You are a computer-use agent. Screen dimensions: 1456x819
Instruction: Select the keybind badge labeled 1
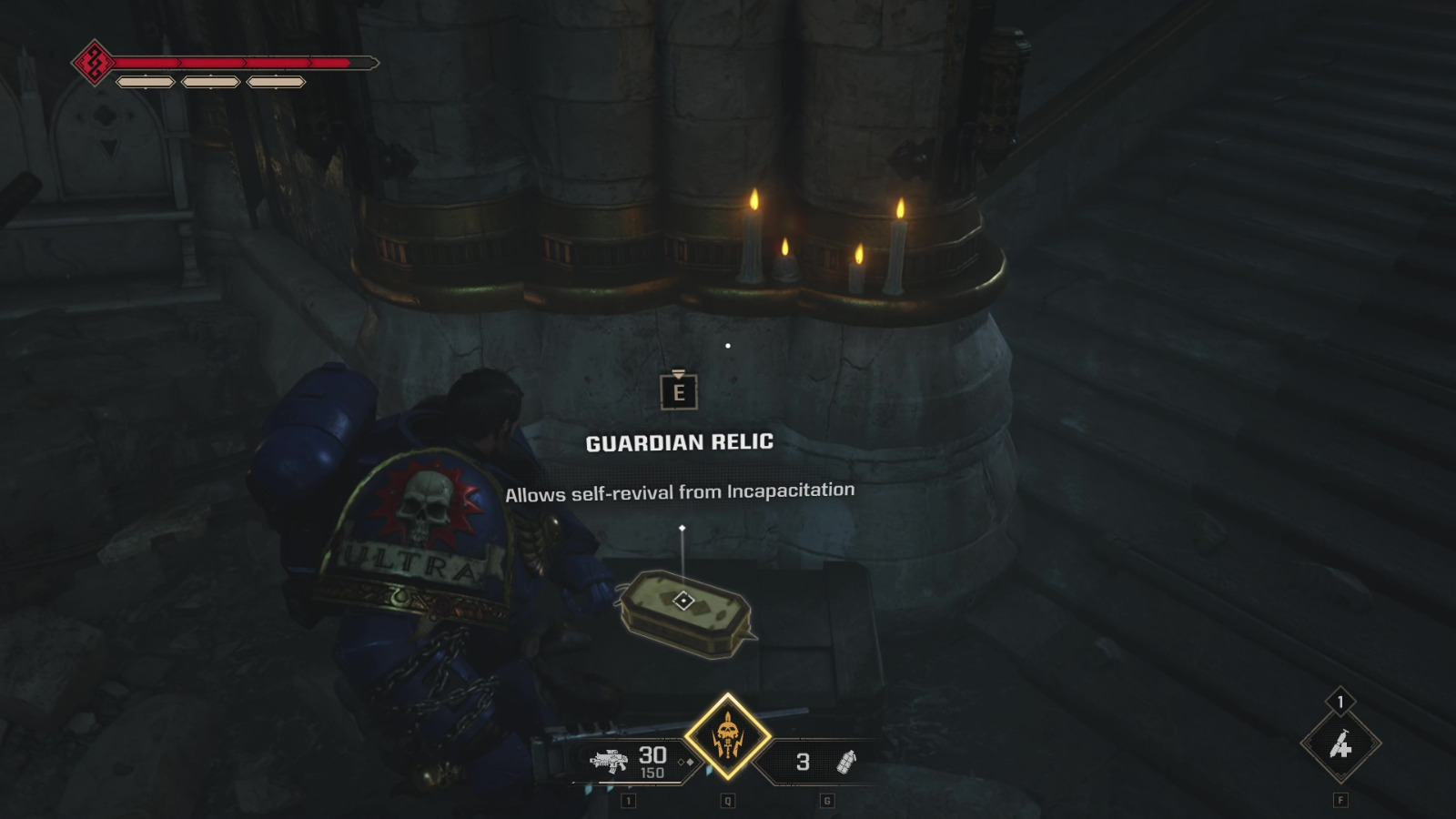(x=628, y=803)
